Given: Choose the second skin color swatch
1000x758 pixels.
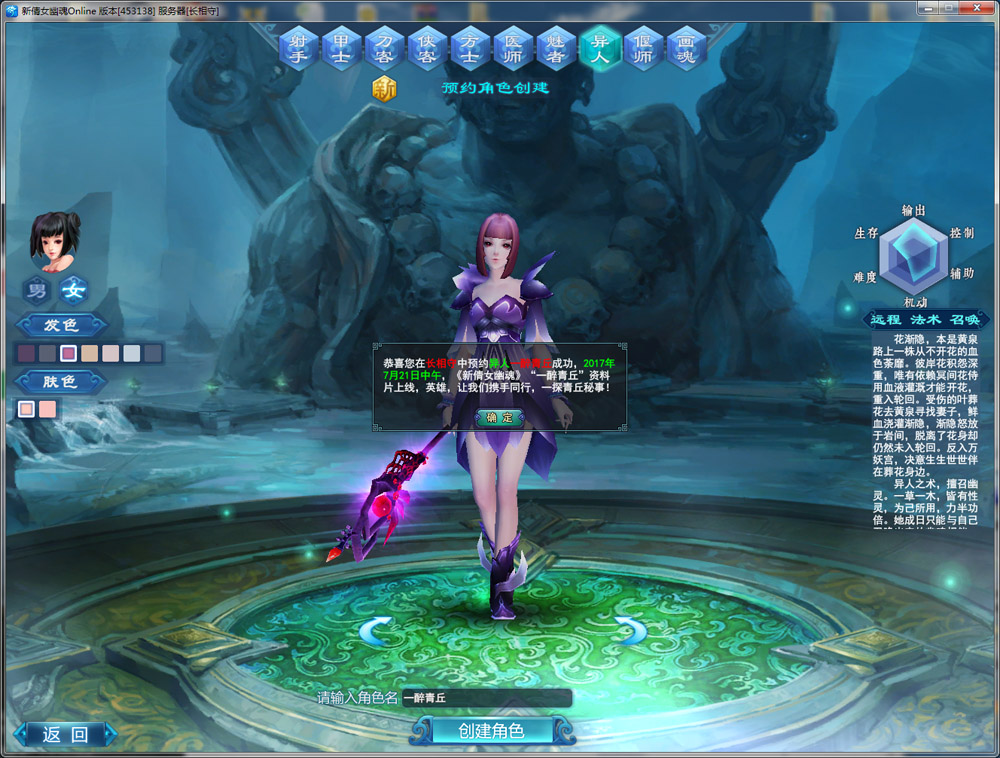Looking at the screenshot, I should click(x=48, y=408).
